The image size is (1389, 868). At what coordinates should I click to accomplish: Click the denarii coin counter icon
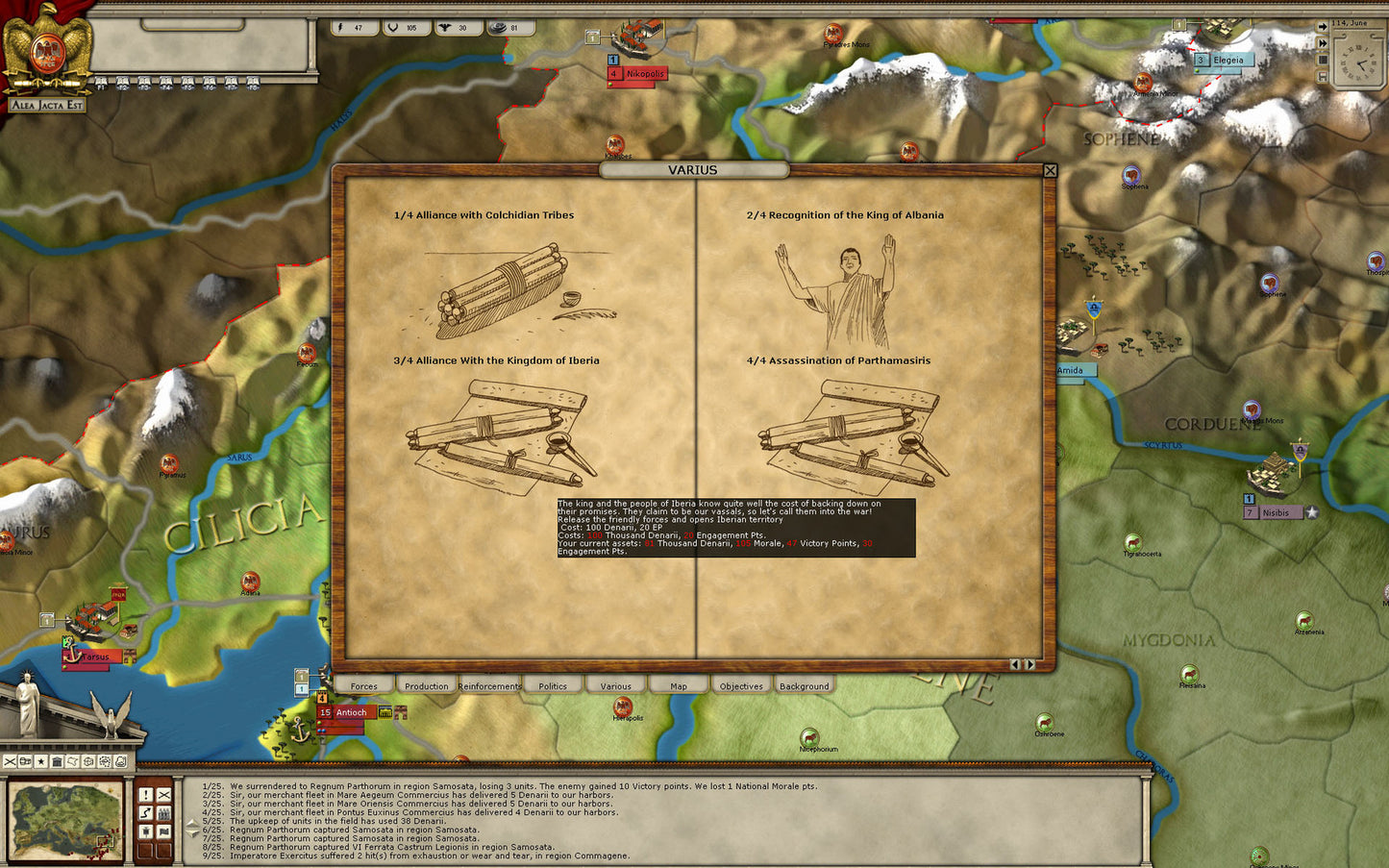click(x=498, y=28)
